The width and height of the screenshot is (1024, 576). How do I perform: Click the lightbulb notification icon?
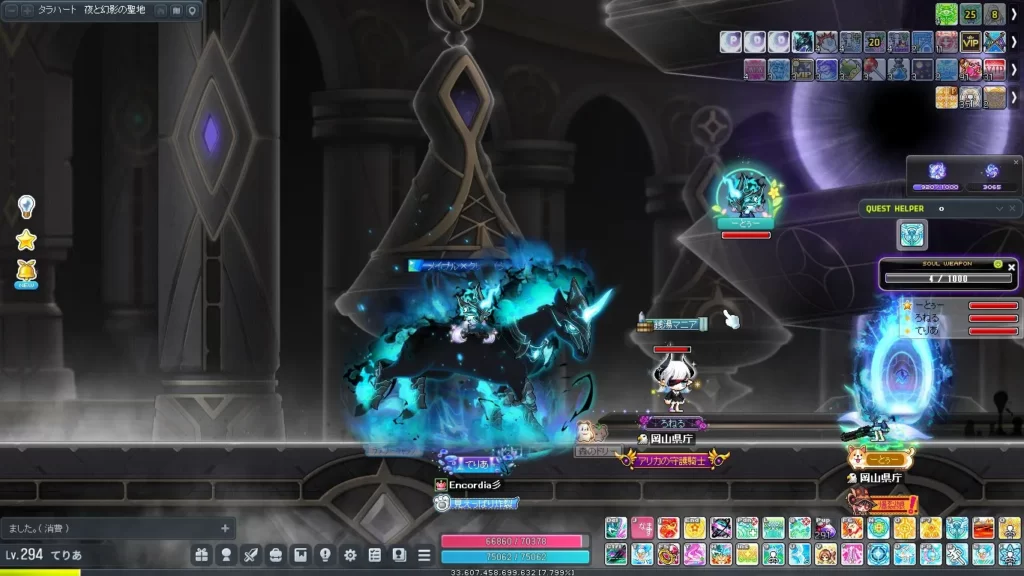26,207
